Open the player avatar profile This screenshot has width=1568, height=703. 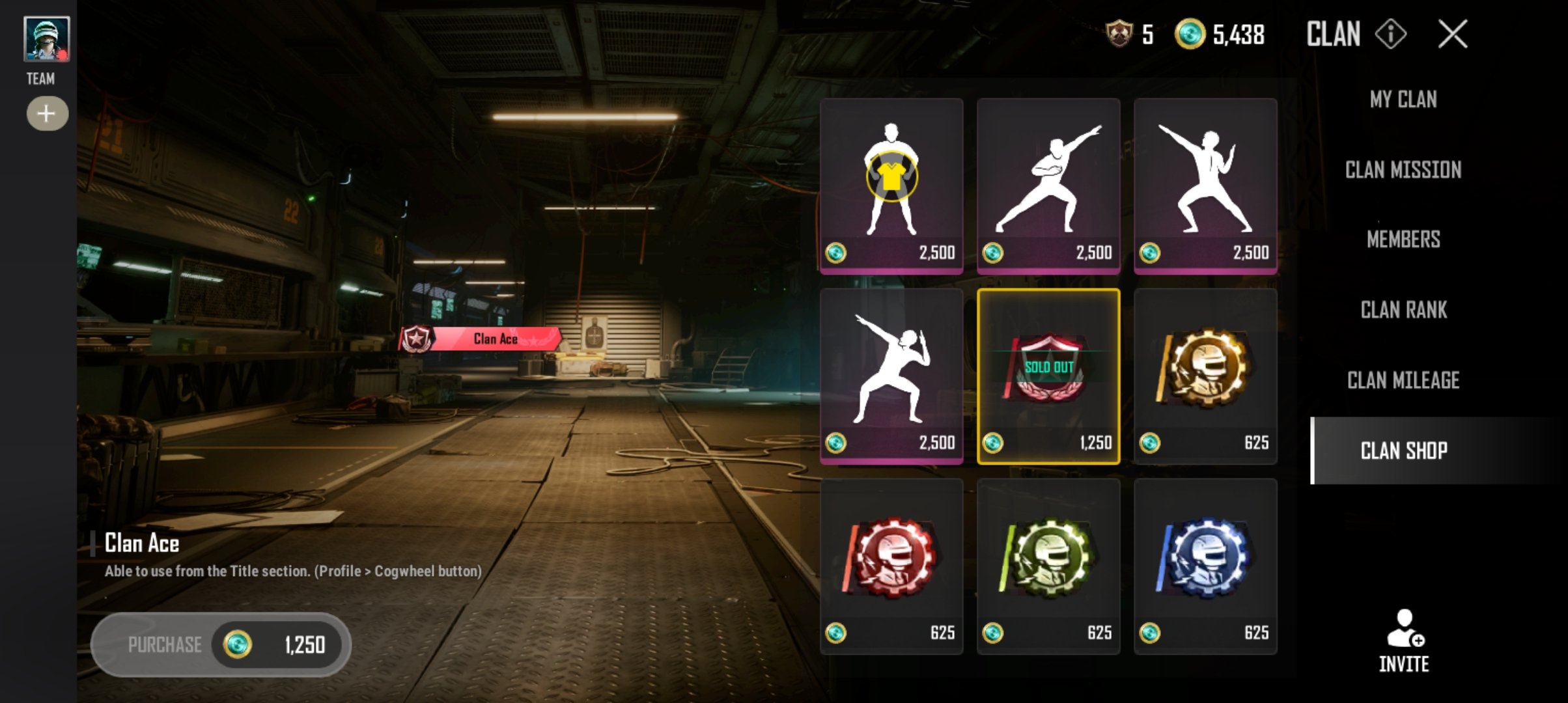pyautogui.click(x=46, y=39)
